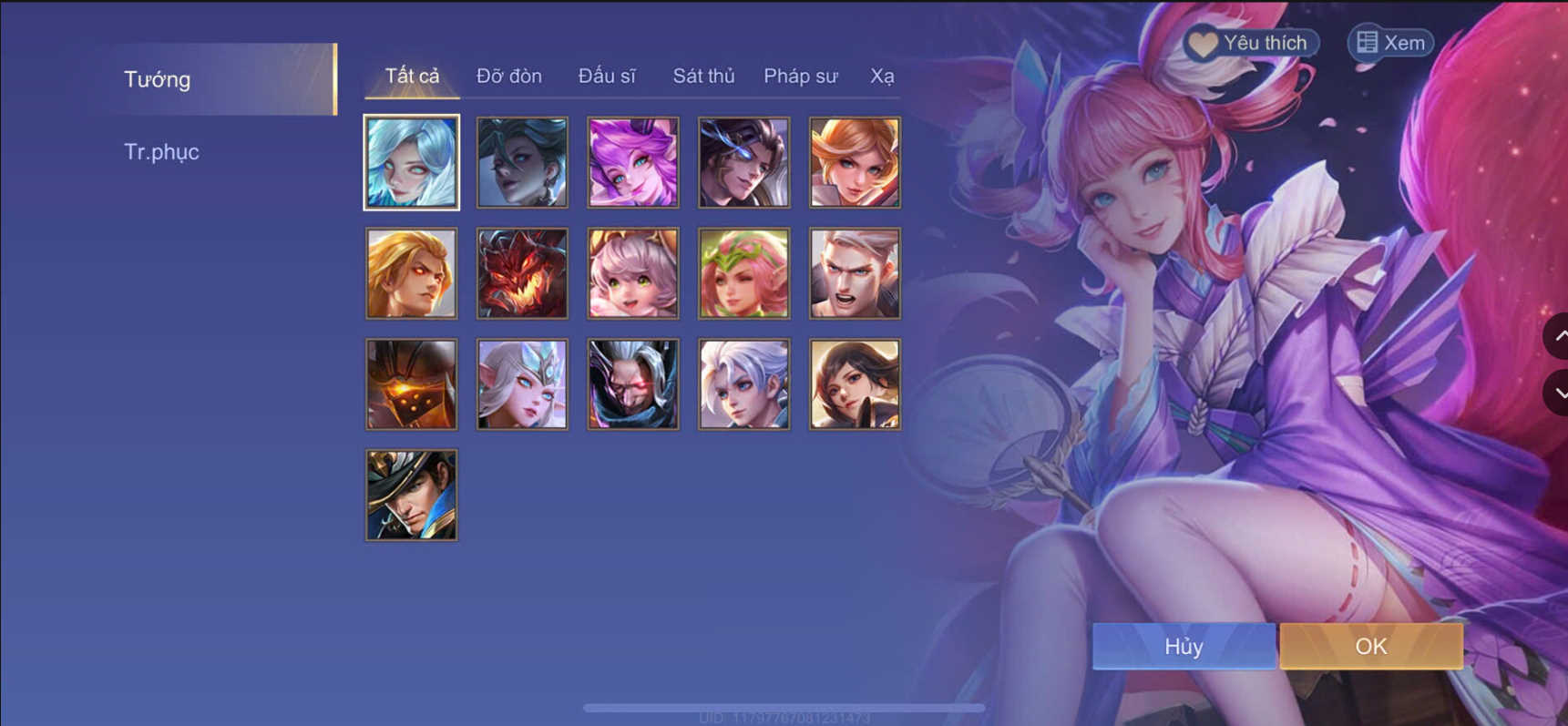This screenshot has width=1568, height=726.
Task: Select the white-haired elf hero in row three
Action: click(522, 383)
